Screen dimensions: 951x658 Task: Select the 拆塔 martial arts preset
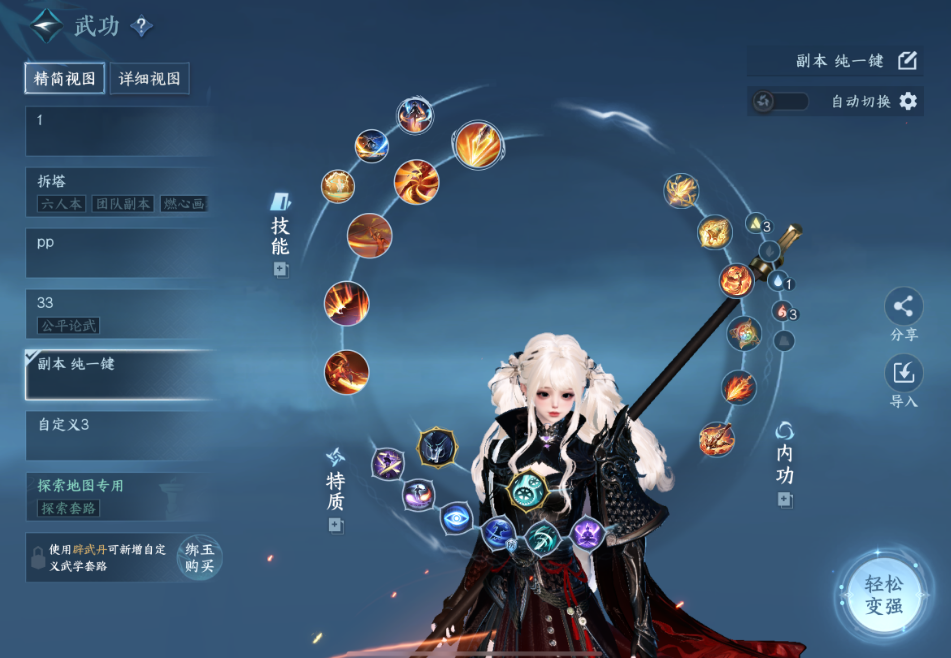coord(120,192)
